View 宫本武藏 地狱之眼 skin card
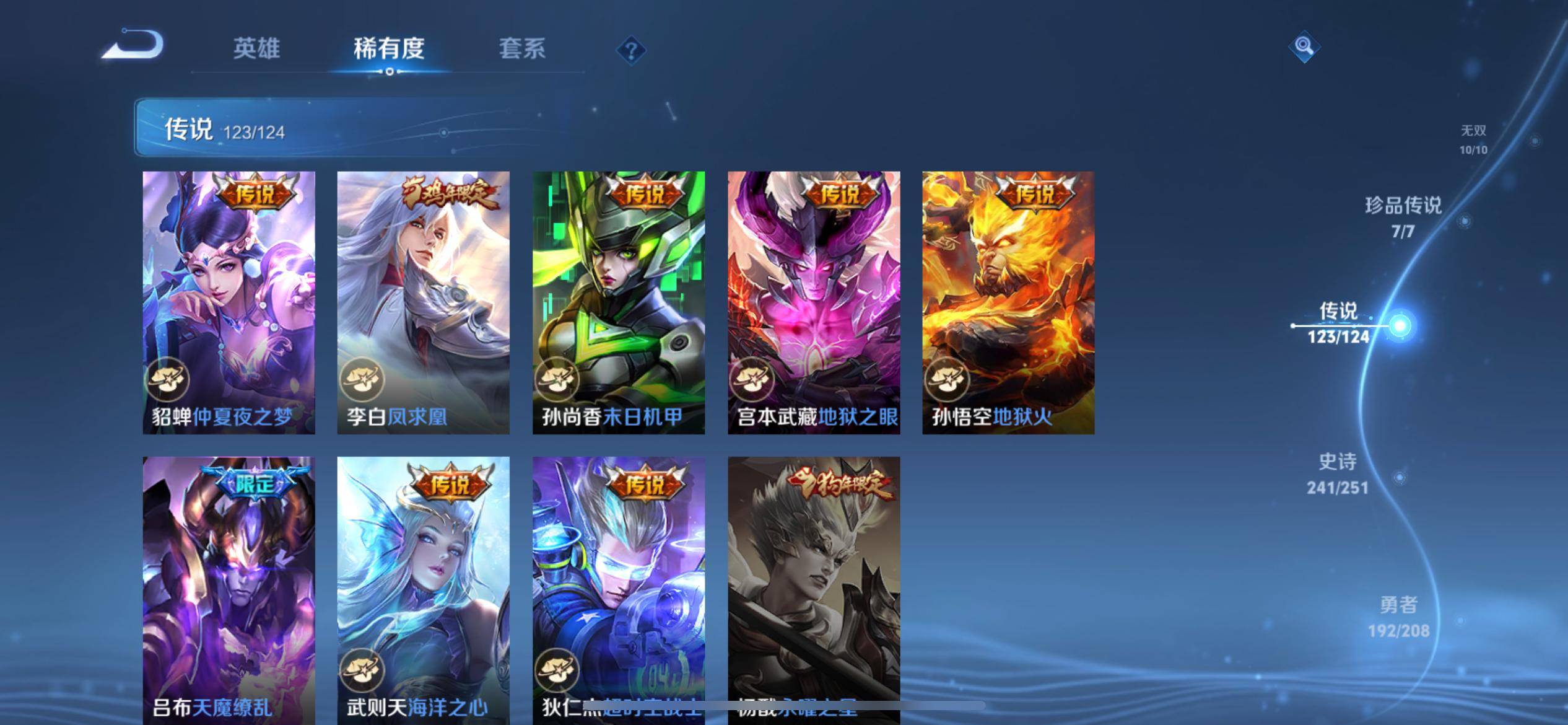 [x=814, y=302]
